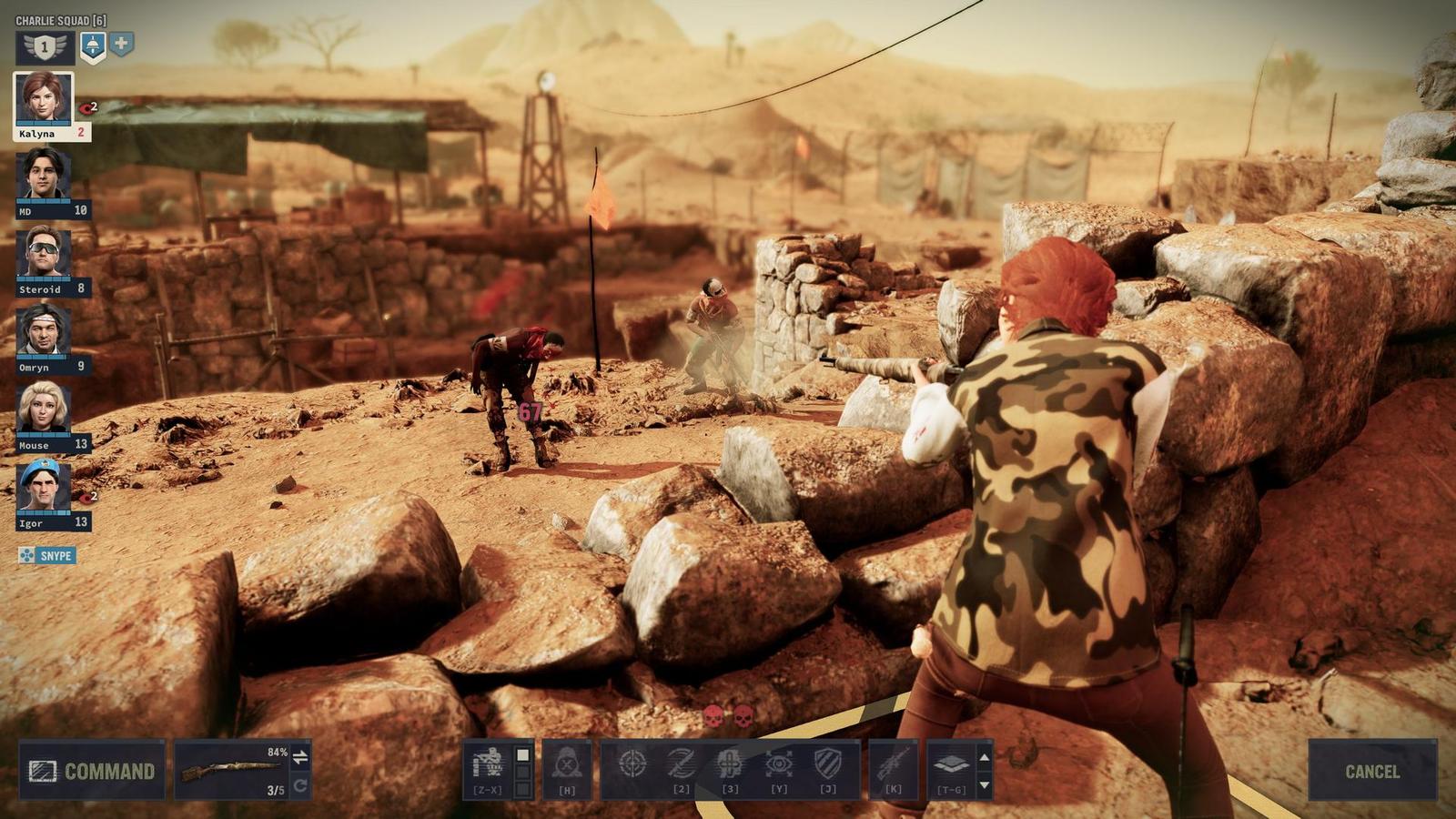The width and height of the screenshot is (1456, 819).
Task: Toggle the standing stance box
Action: pos(523,753)
